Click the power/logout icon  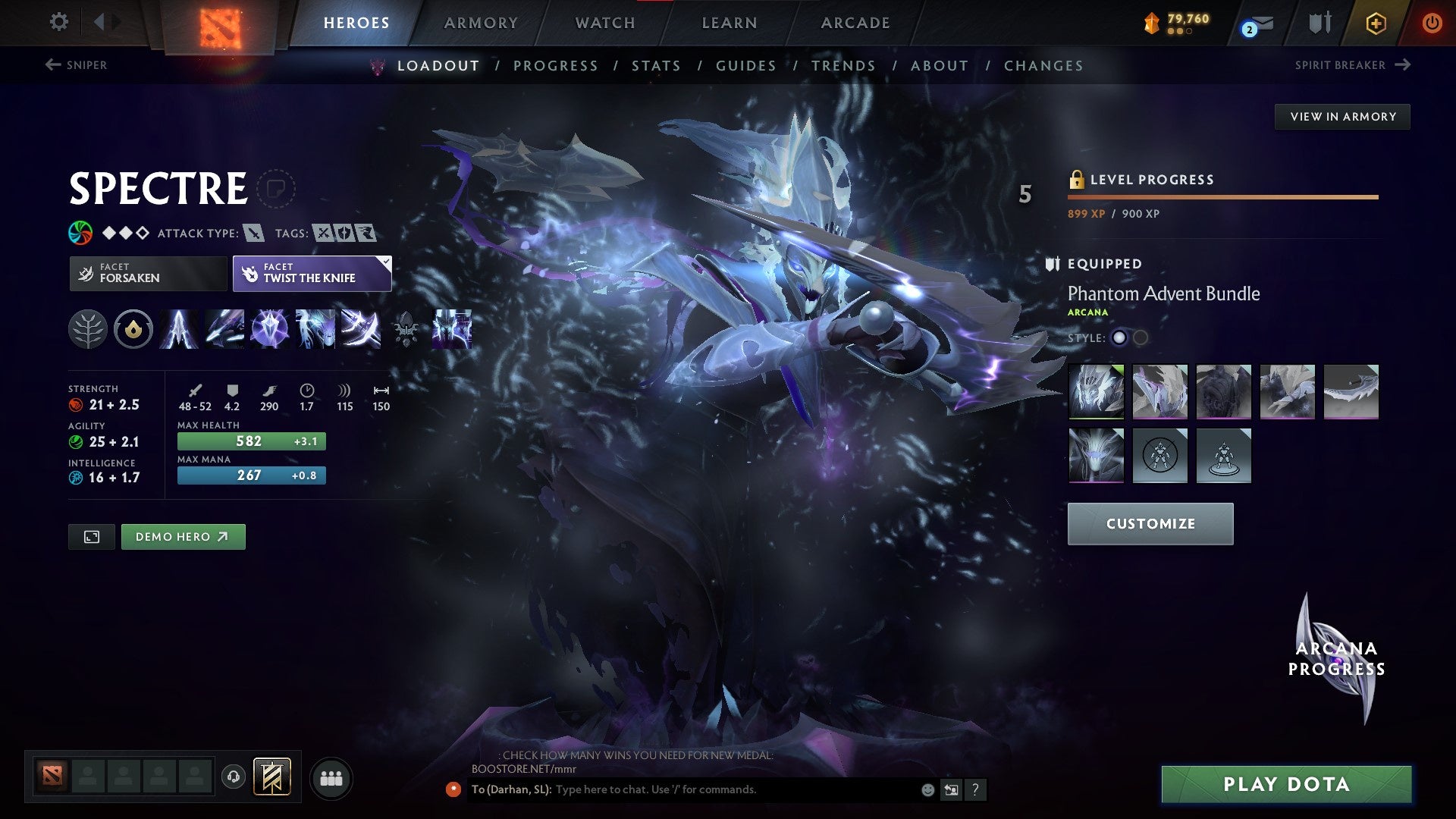coord(1432,23)
